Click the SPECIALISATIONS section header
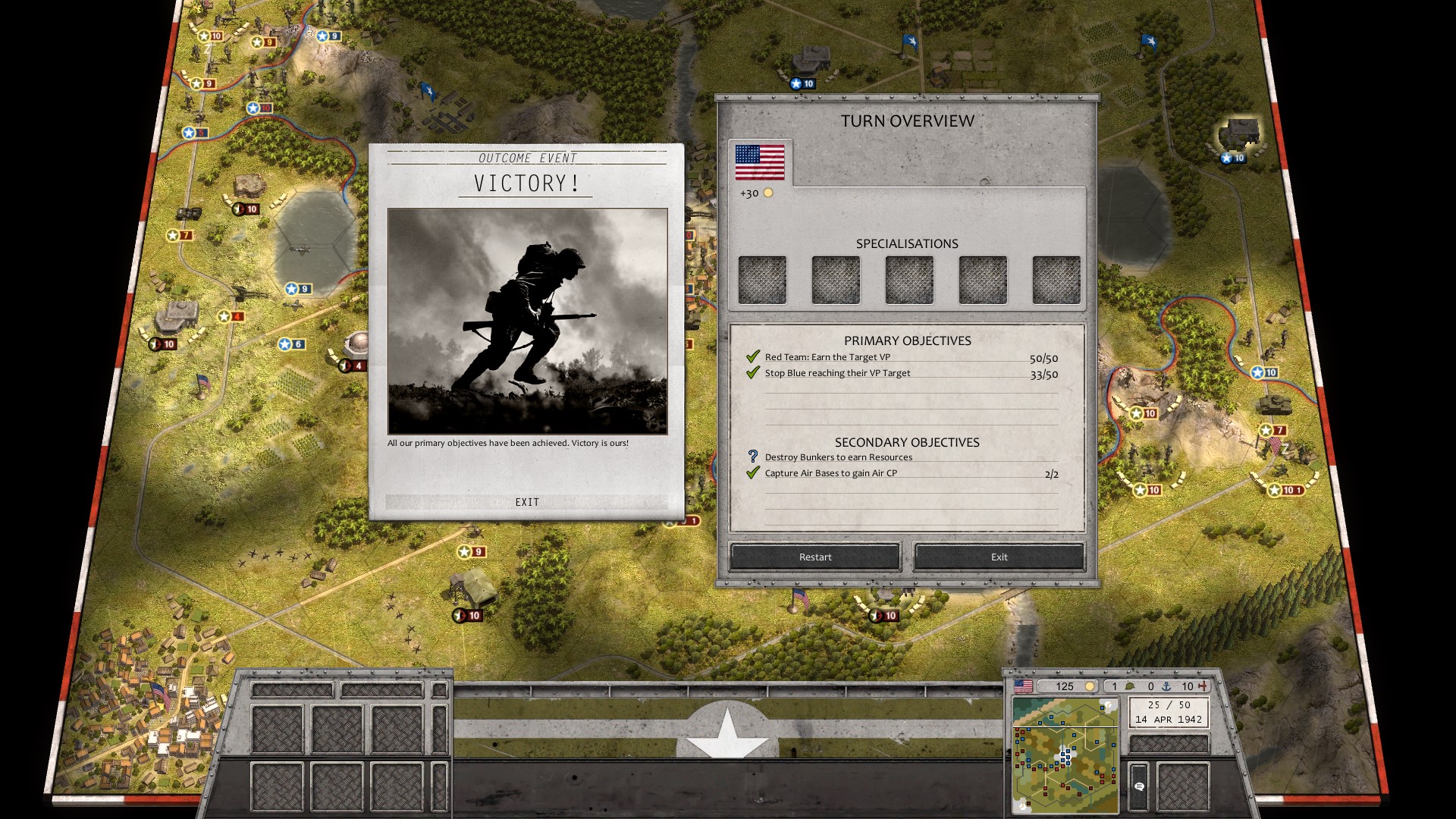Viewport: 1456px width, 819px height. [907, 243]
